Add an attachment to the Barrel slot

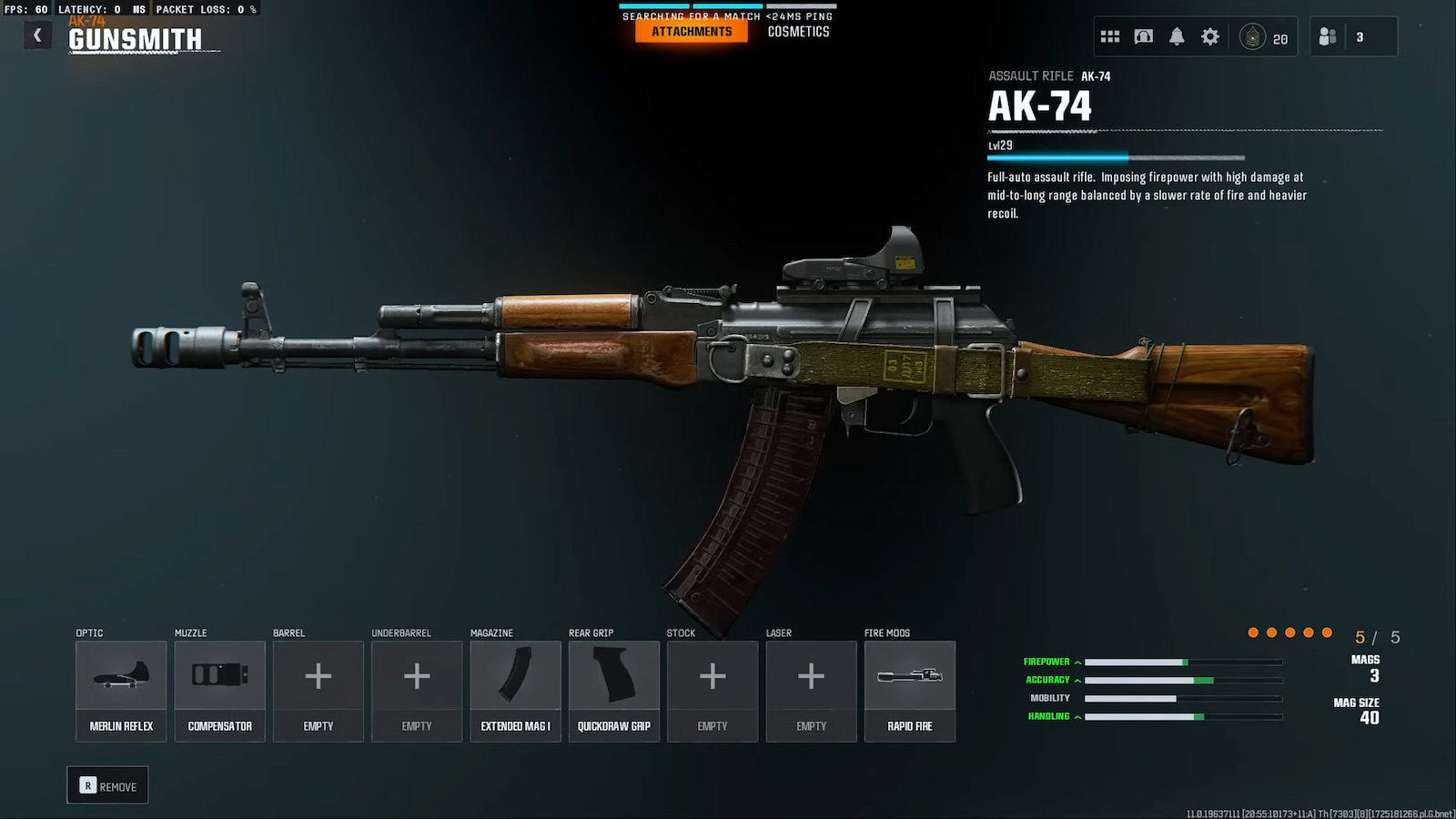tap(318, 691)
